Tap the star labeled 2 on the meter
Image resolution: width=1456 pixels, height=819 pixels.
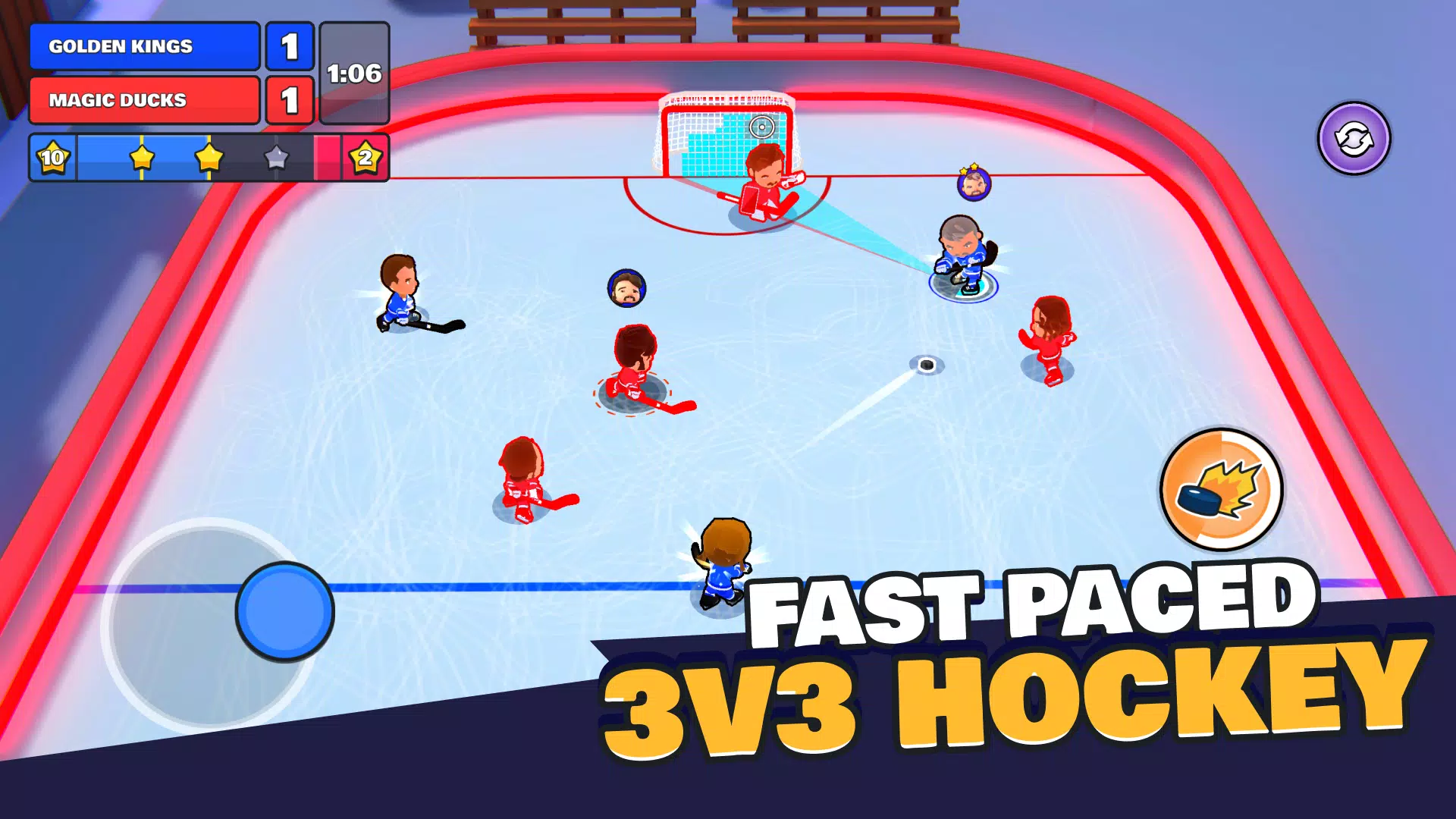pyautogui.click(x=366, y=158)
